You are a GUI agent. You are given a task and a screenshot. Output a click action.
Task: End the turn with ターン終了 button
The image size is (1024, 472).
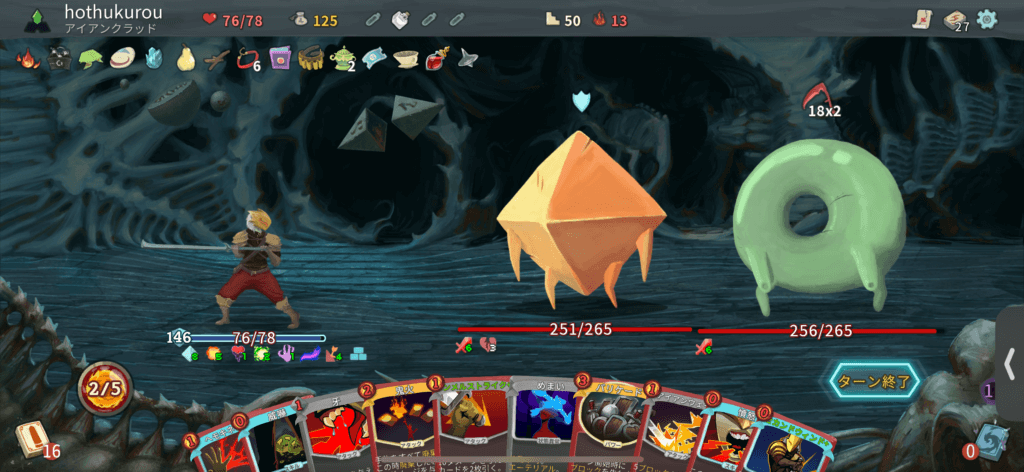[872, 380]
